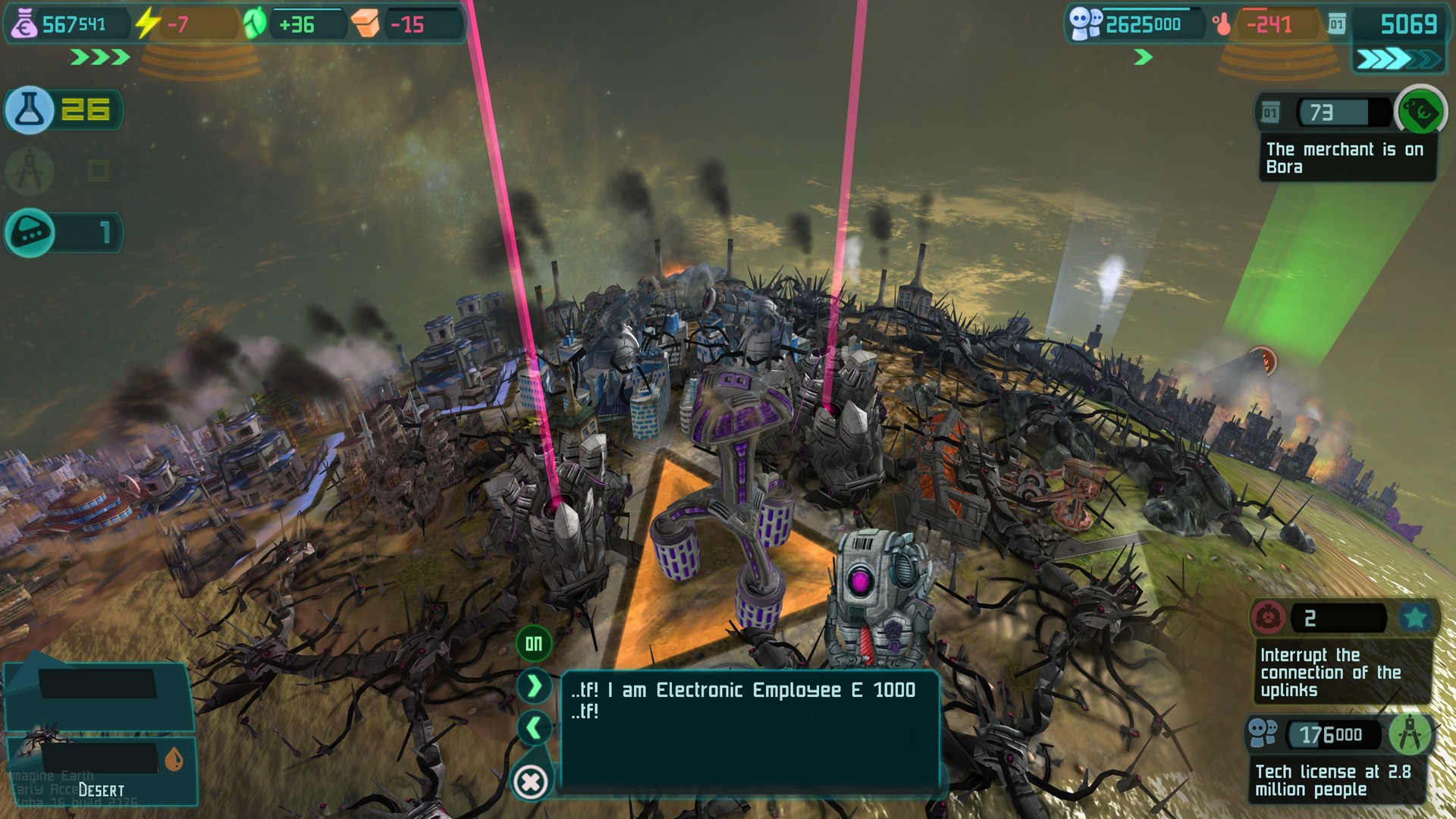Select the construction compass tool
Viewport: 1456px width, 819px height.
[x=29, y=171]
